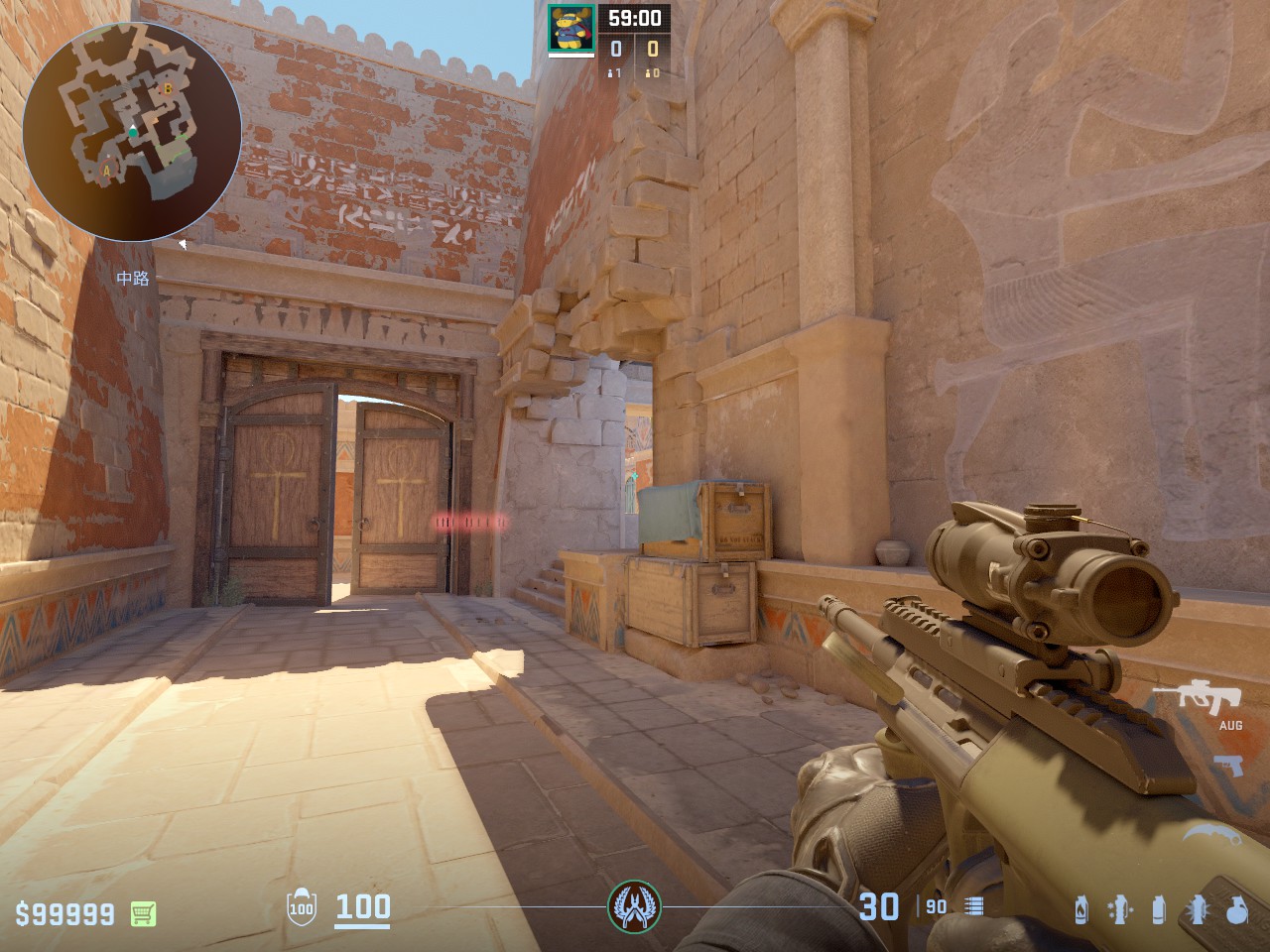Switch to the pistol icon
This screenshot has height=952, width=1270.
click(1228, 766)
